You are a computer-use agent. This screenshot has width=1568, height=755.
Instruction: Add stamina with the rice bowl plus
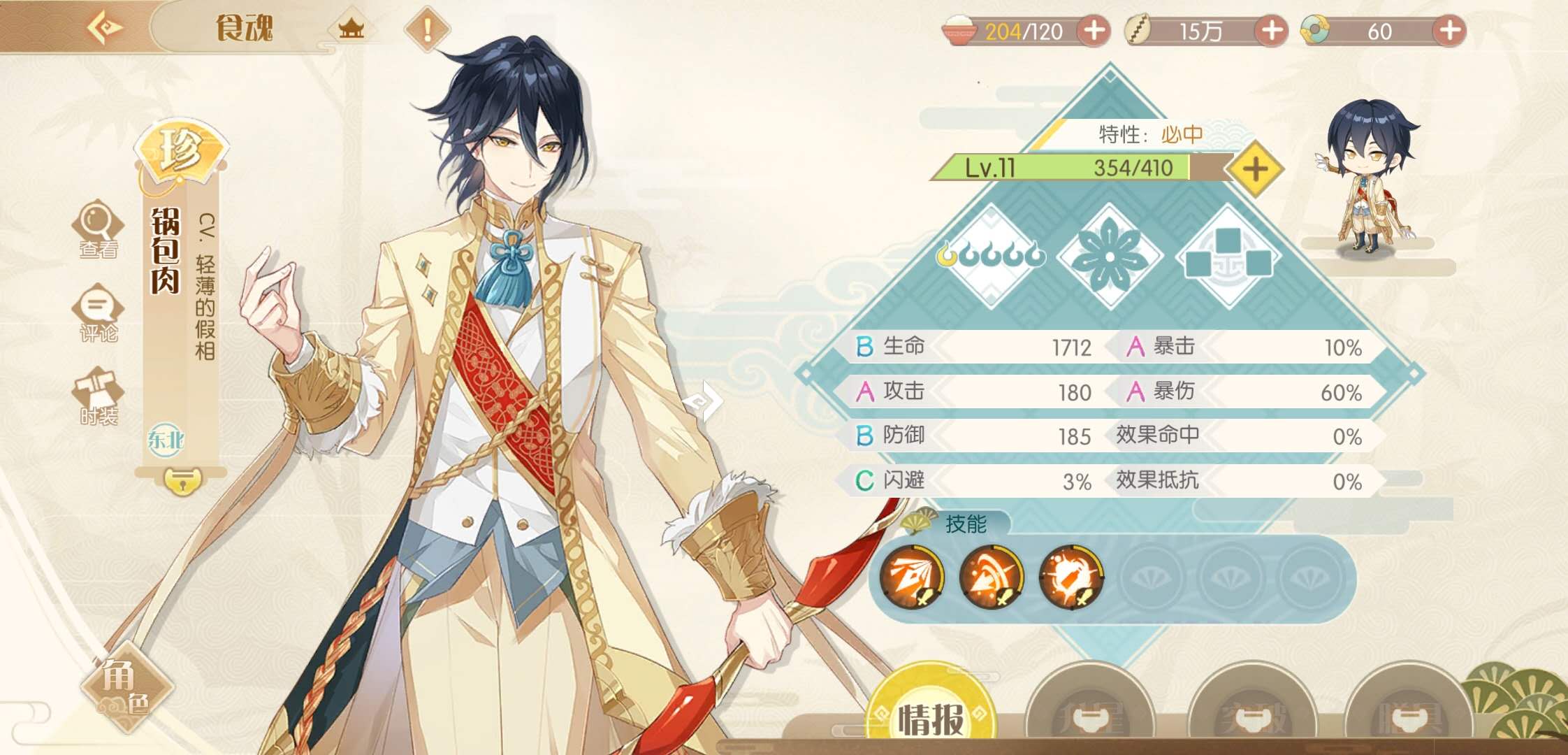pos(1094,31)
